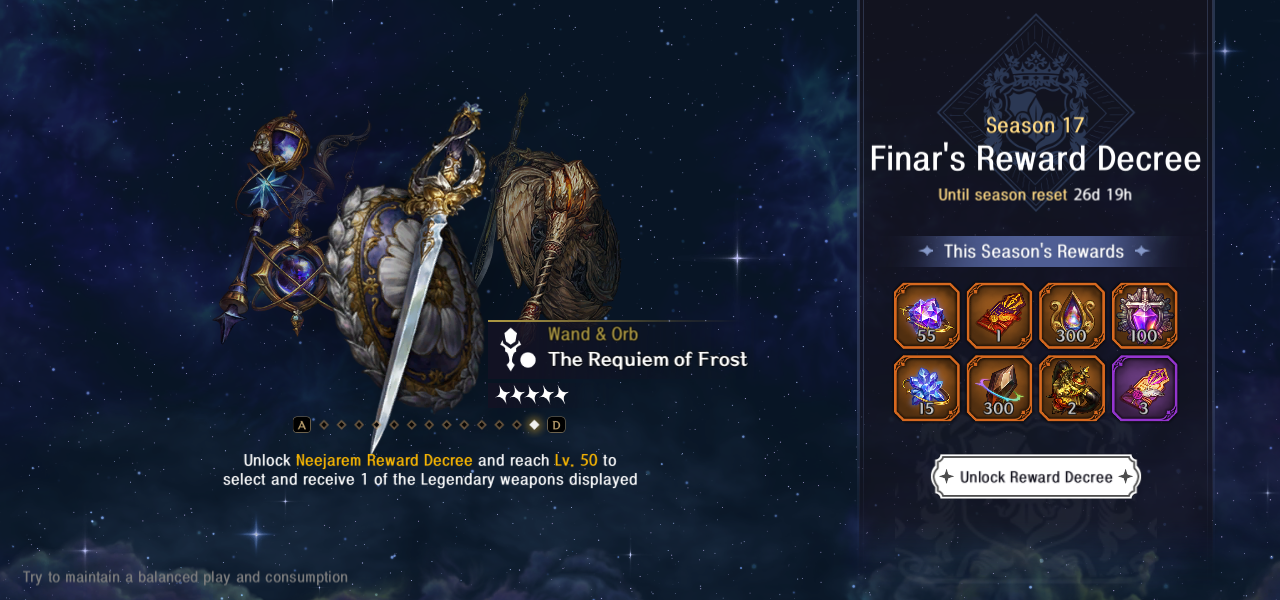Click the Unlock Reward Decree button
1280x600 pixels.
tap(1035, 477)
